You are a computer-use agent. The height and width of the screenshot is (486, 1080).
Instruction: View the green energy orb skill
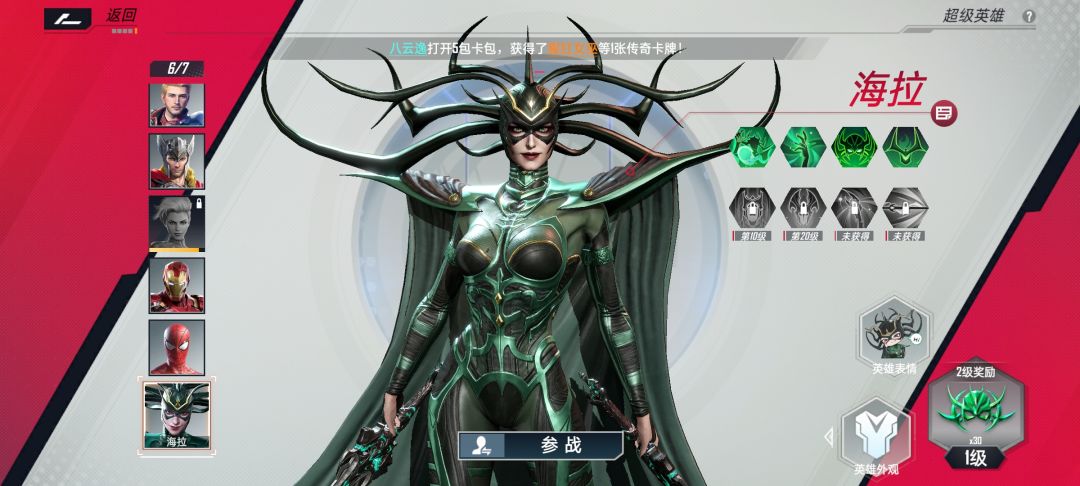pyautogui.click(x=752, y=147)
